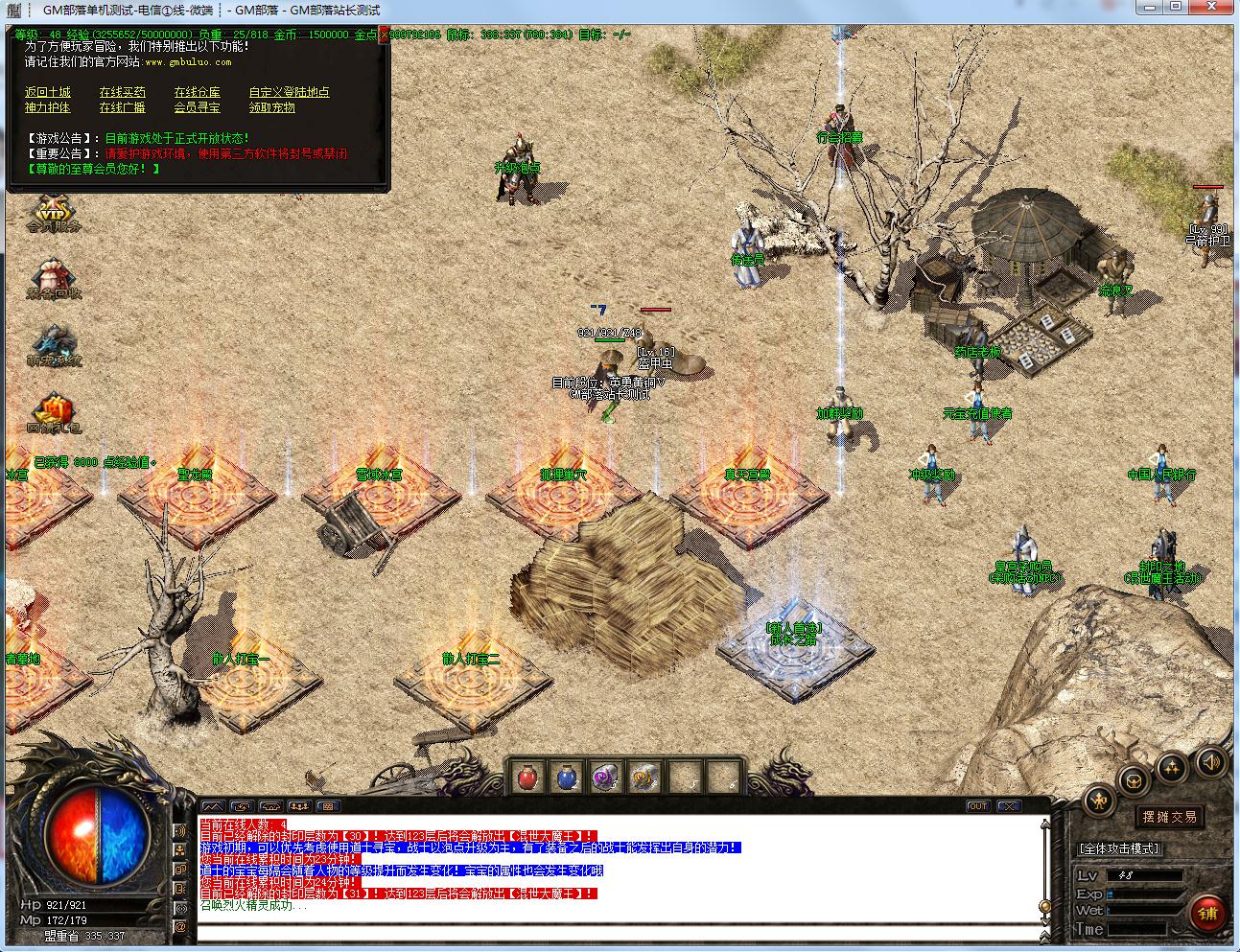
Task: Click the 返回土城 link
Action: click(x=48, y=92)
